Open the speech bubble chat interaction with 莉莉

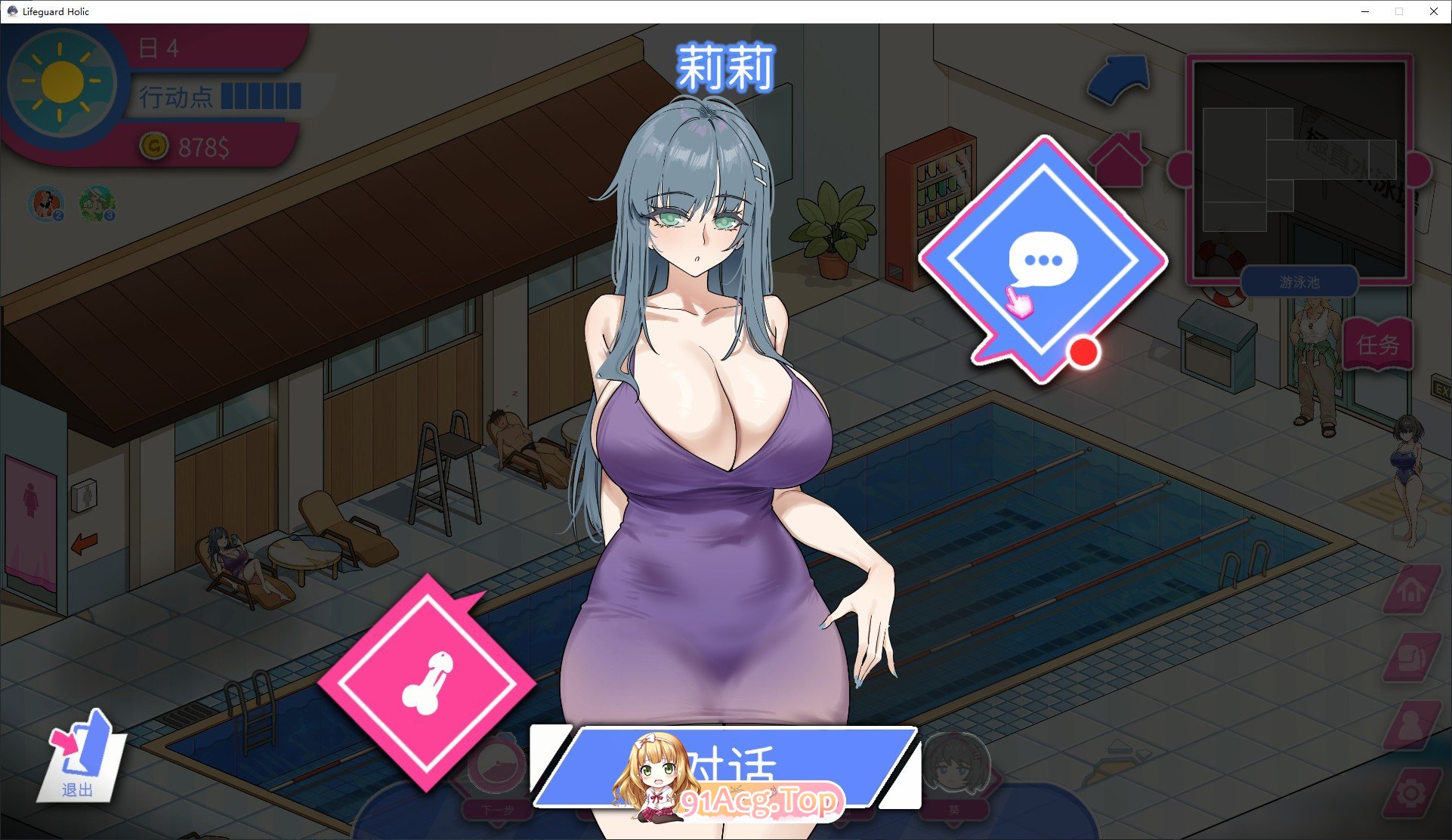[1042, 255]
